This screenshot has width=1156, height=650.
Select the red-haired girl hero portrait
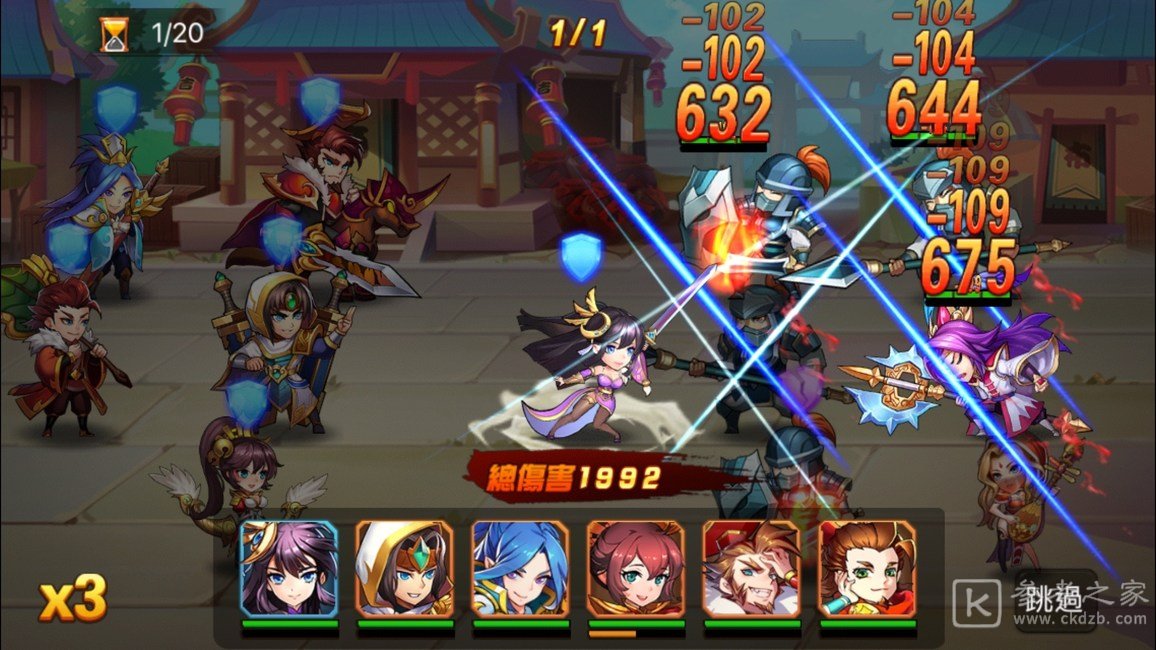[636, 569]
